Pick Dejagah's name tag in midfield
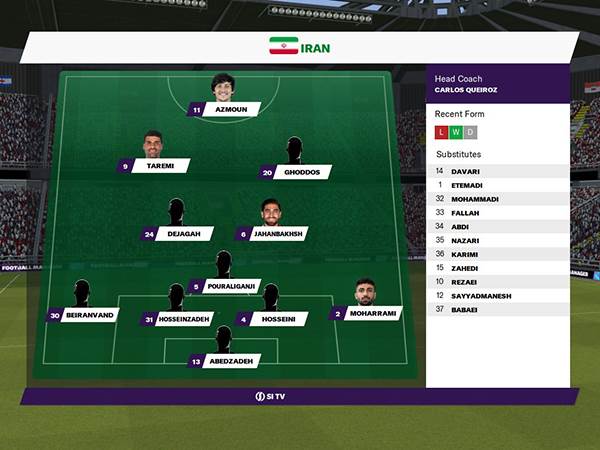Image resolution: width=600 pixels, height=450 pixels. 177,234
